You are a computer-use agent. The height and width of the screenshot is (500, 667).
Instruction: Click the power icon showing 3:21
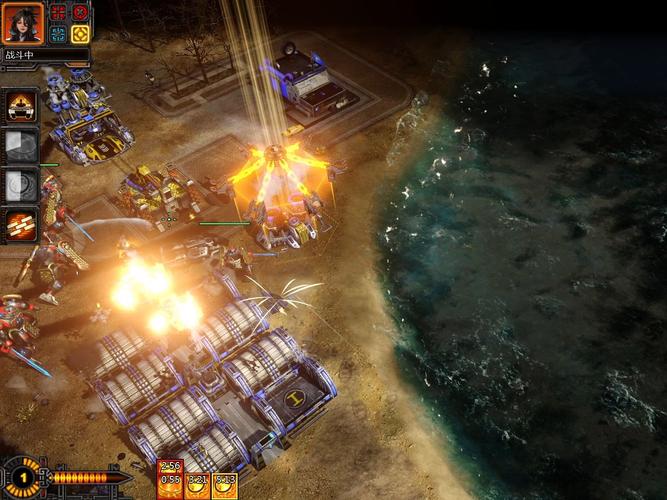click(x=197, y=485)
